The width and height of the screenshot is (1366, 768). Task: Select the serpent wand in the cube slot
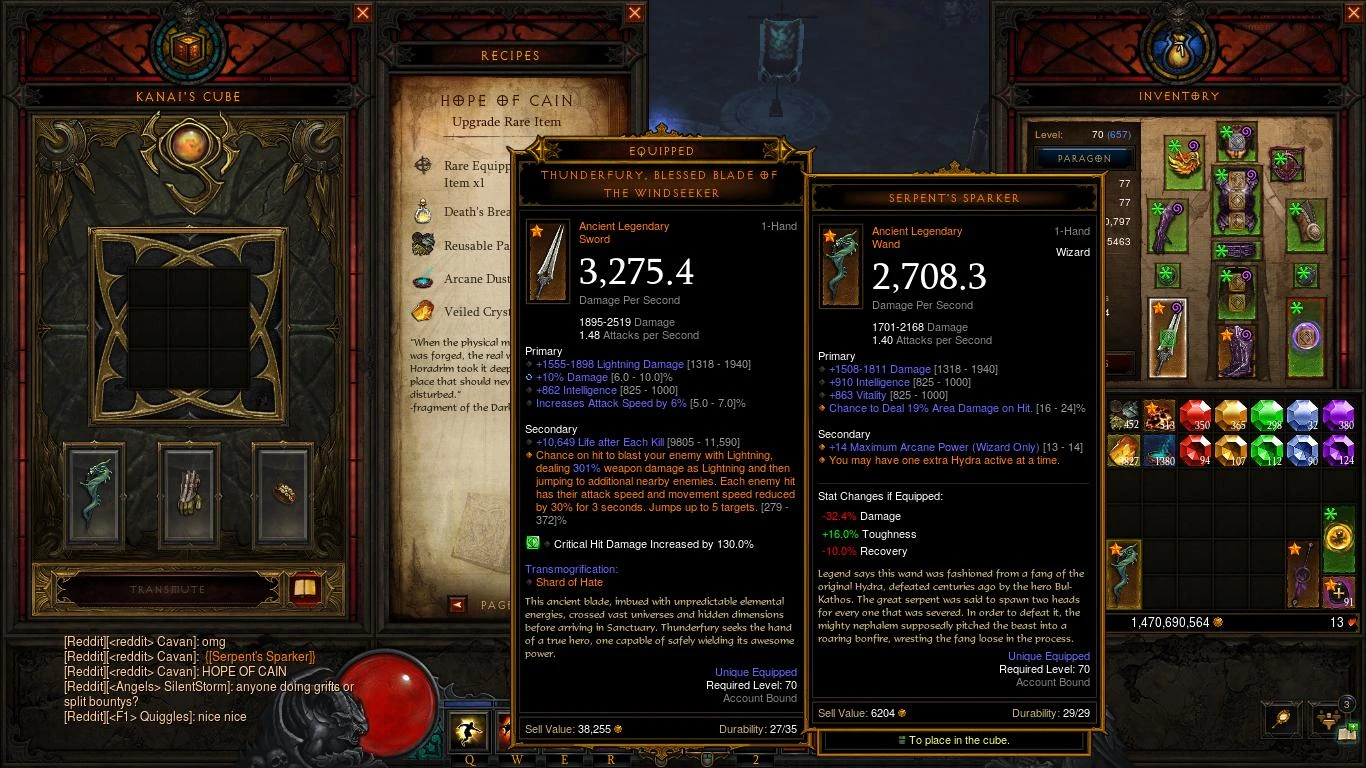(95, 491)
